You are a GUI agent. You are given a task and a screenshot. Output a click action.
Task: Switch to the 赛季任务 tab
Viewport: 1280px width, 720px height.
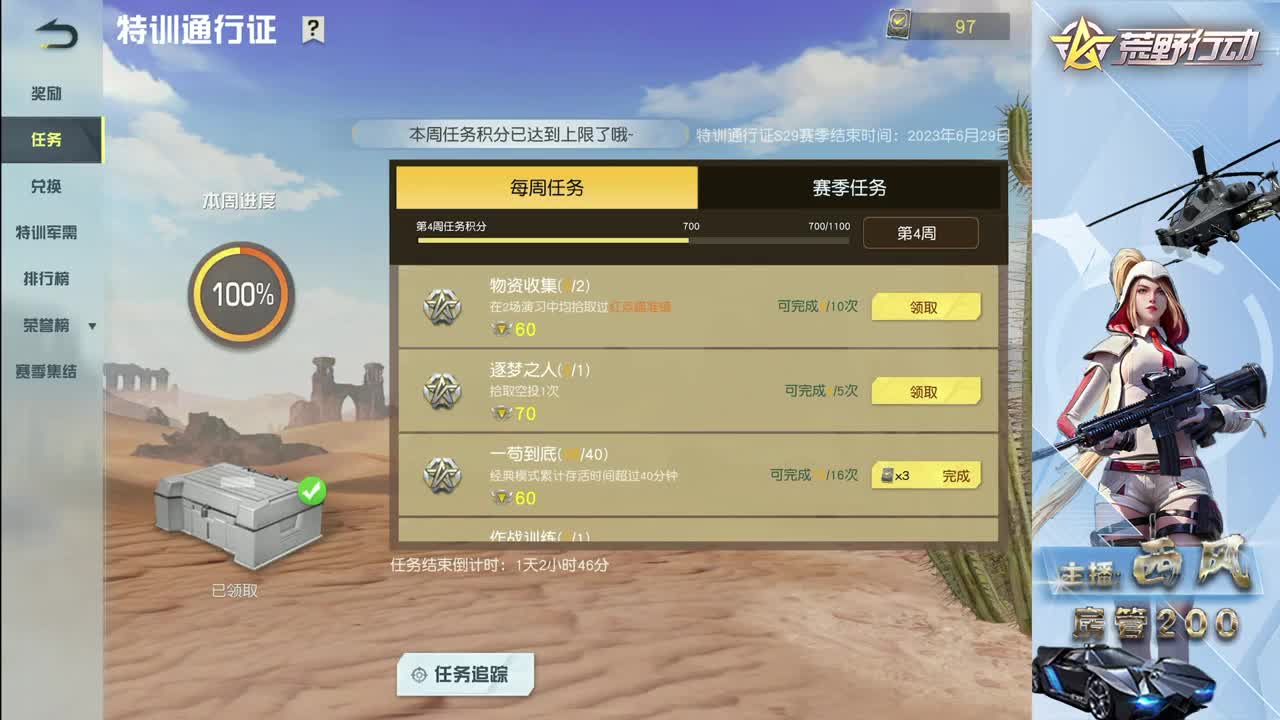tap(848, 187)
